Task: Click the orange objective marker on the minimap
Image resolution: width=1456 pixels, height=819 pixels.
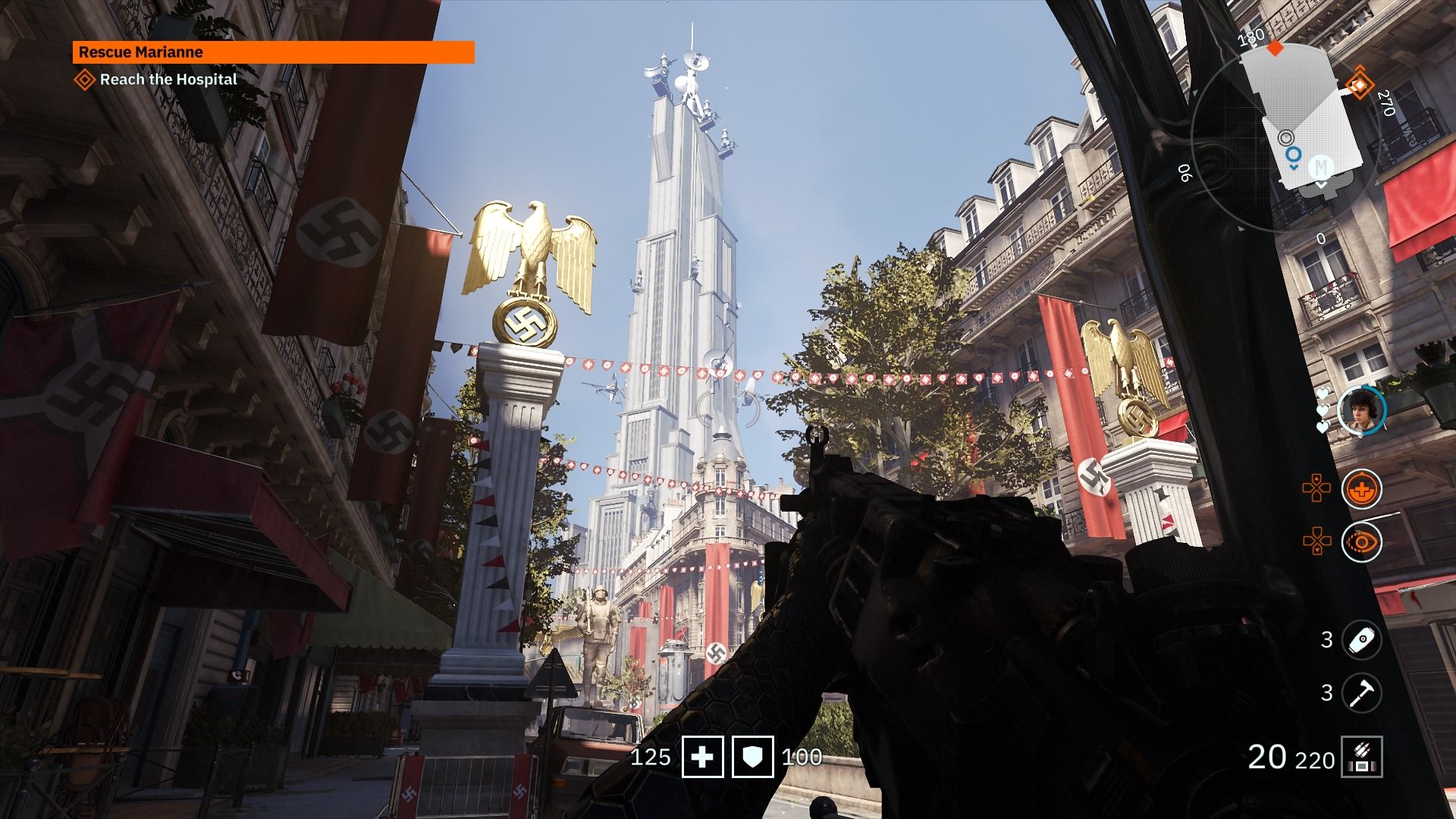Action: [x=1358, y=84]
